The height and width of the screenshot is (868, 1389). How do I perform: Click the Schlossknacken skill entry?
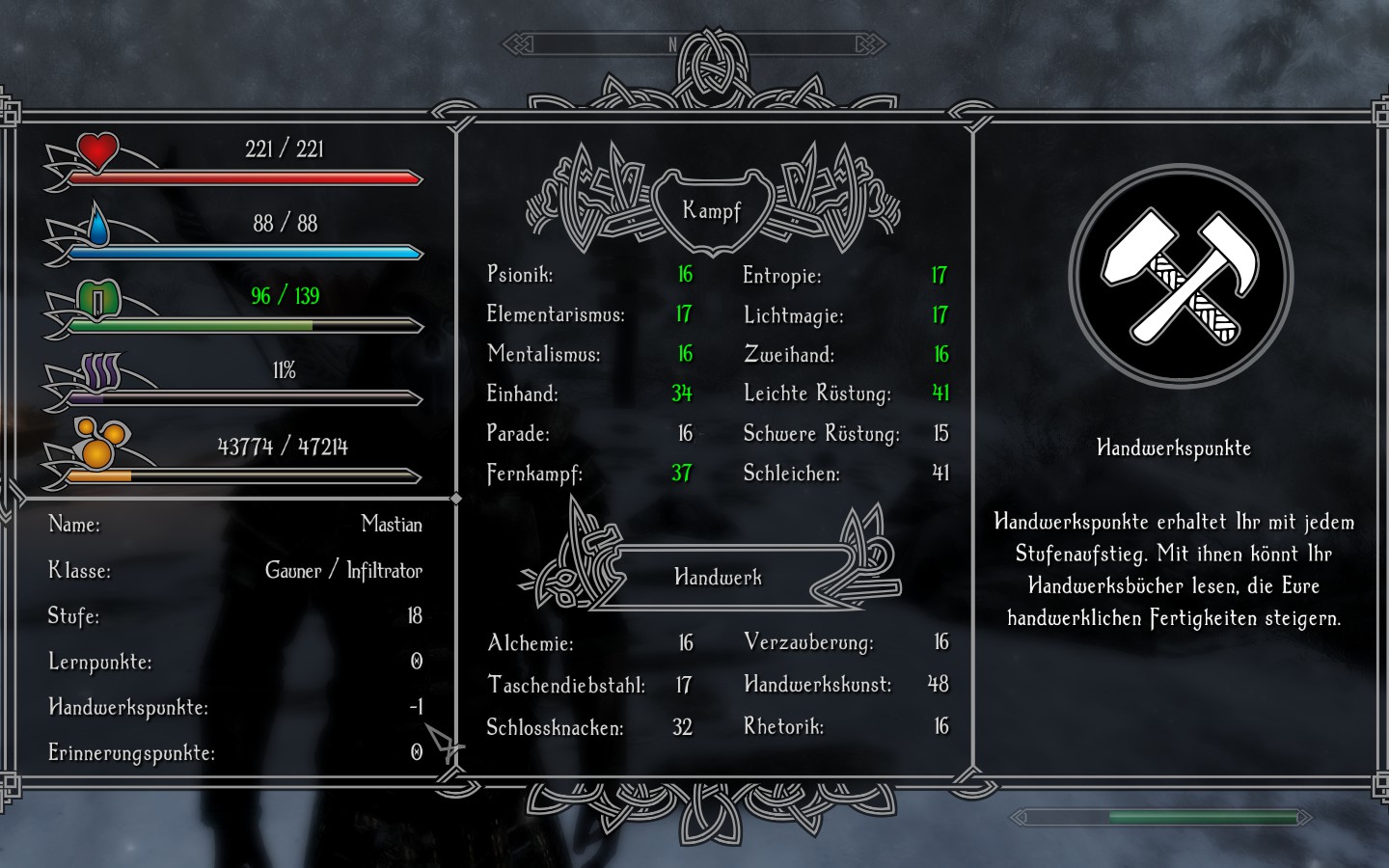click(x=555, y=727)
